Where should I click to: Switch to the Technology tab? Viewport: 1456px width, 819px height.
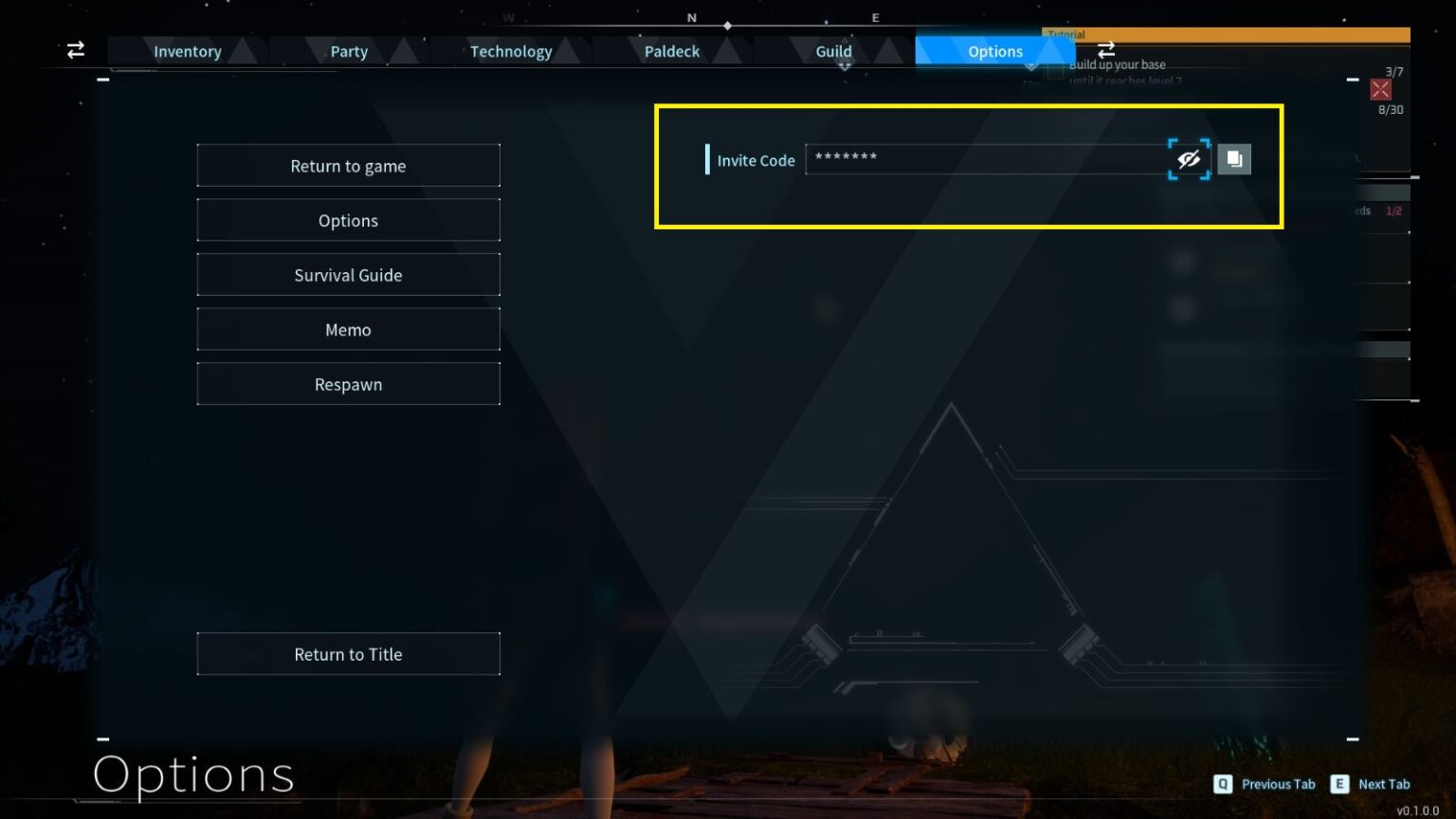click(x=511, y=51)
